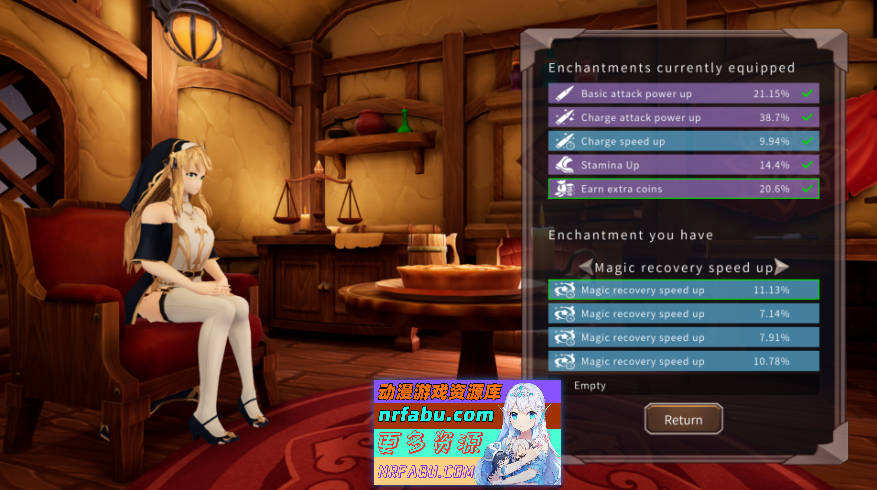
Task: Select the Basic attack power up enchantment
Action: click(683, 93)
